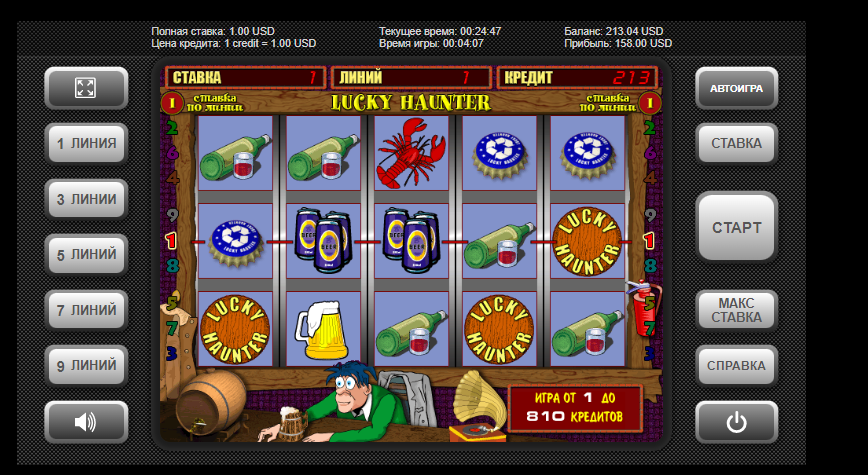
Task: Exit the game with the power button
Action: (x=736, y=422)
